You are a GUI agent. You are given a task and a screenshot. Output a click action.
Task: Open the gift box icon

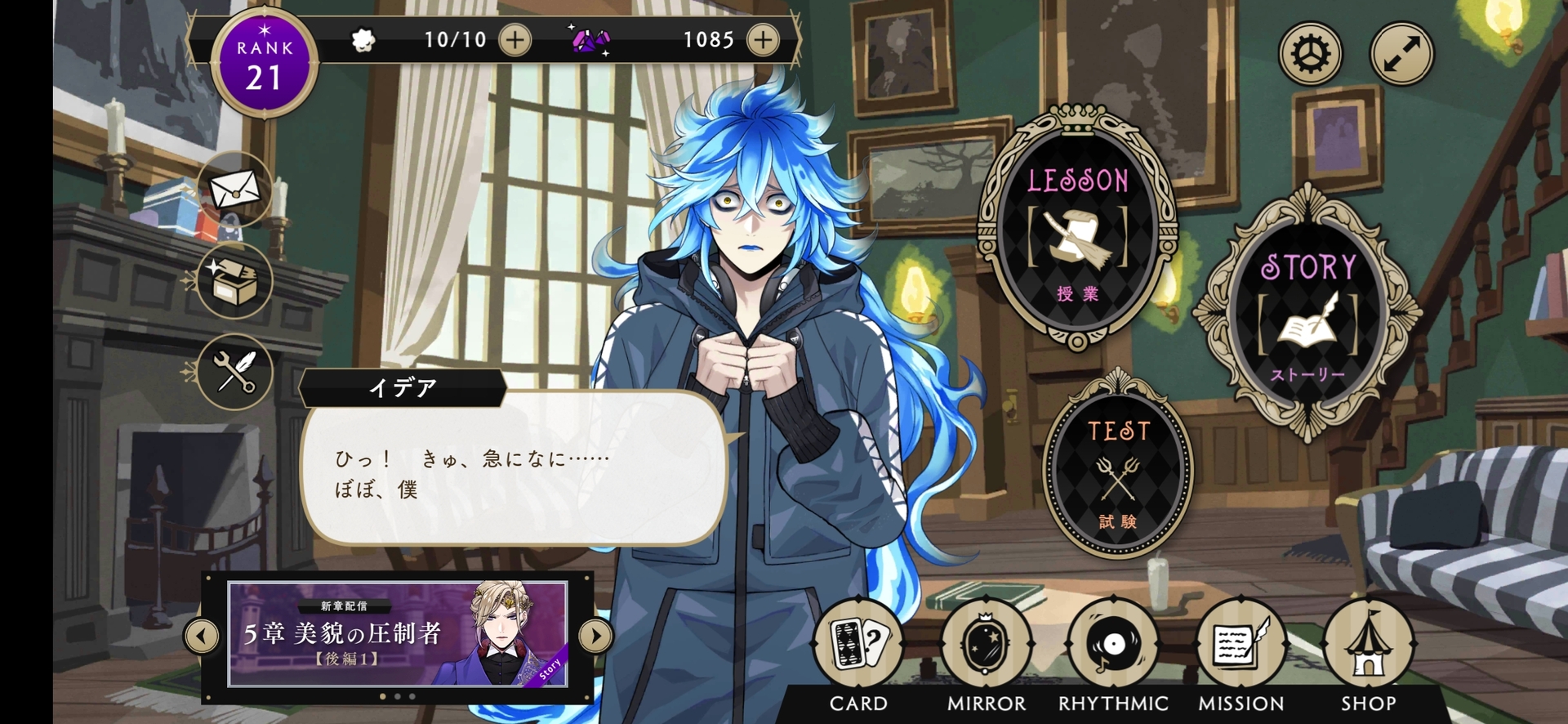235,280
